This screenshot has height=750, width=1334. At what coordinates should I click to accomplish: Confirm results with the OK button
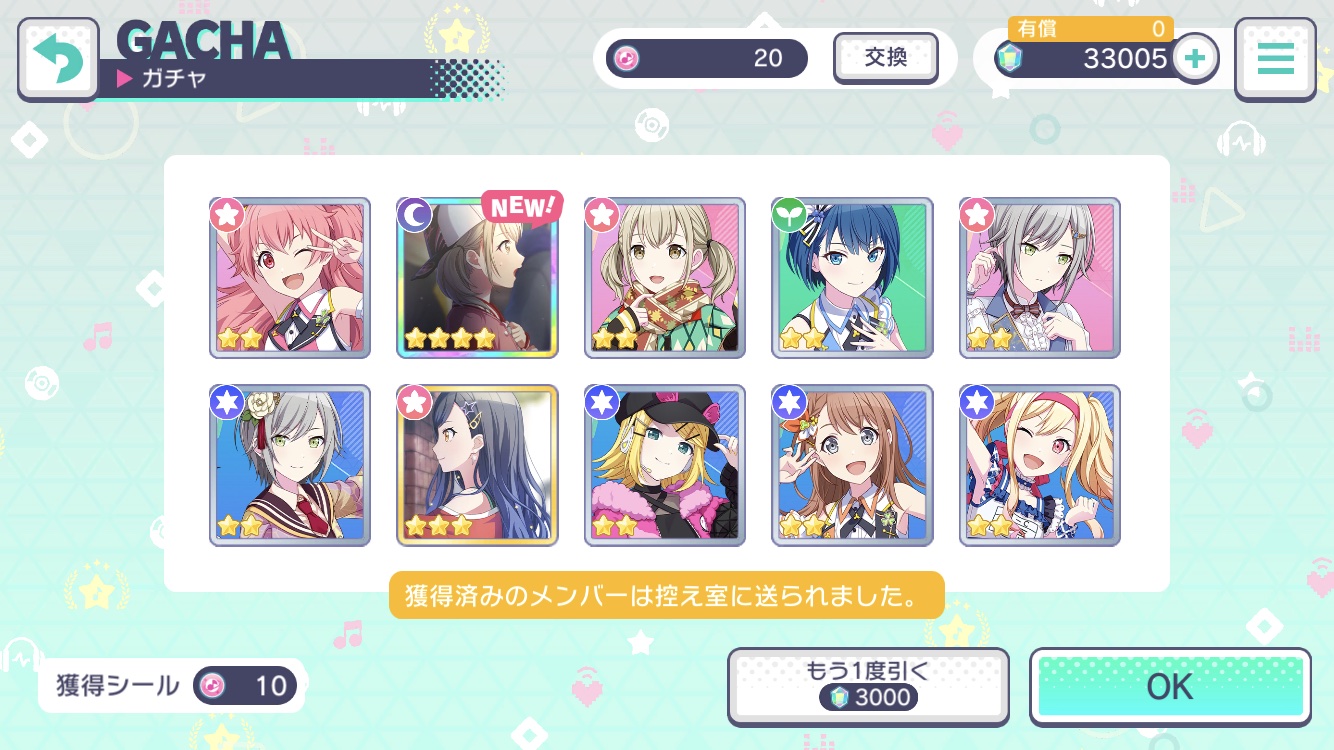coord(1170,686)
